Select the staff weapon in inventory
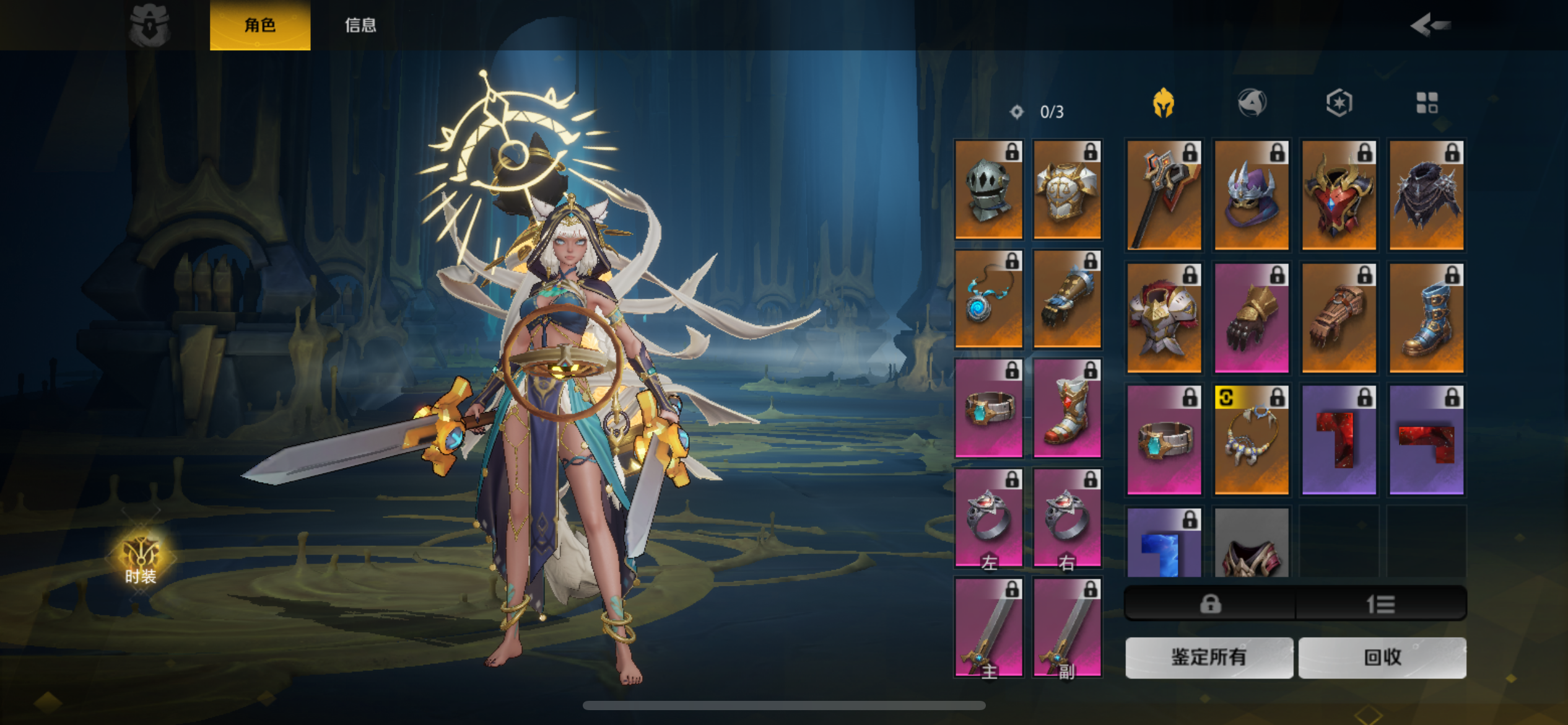The width and height of the screenshot is (1568, 725). point(1164,195)
